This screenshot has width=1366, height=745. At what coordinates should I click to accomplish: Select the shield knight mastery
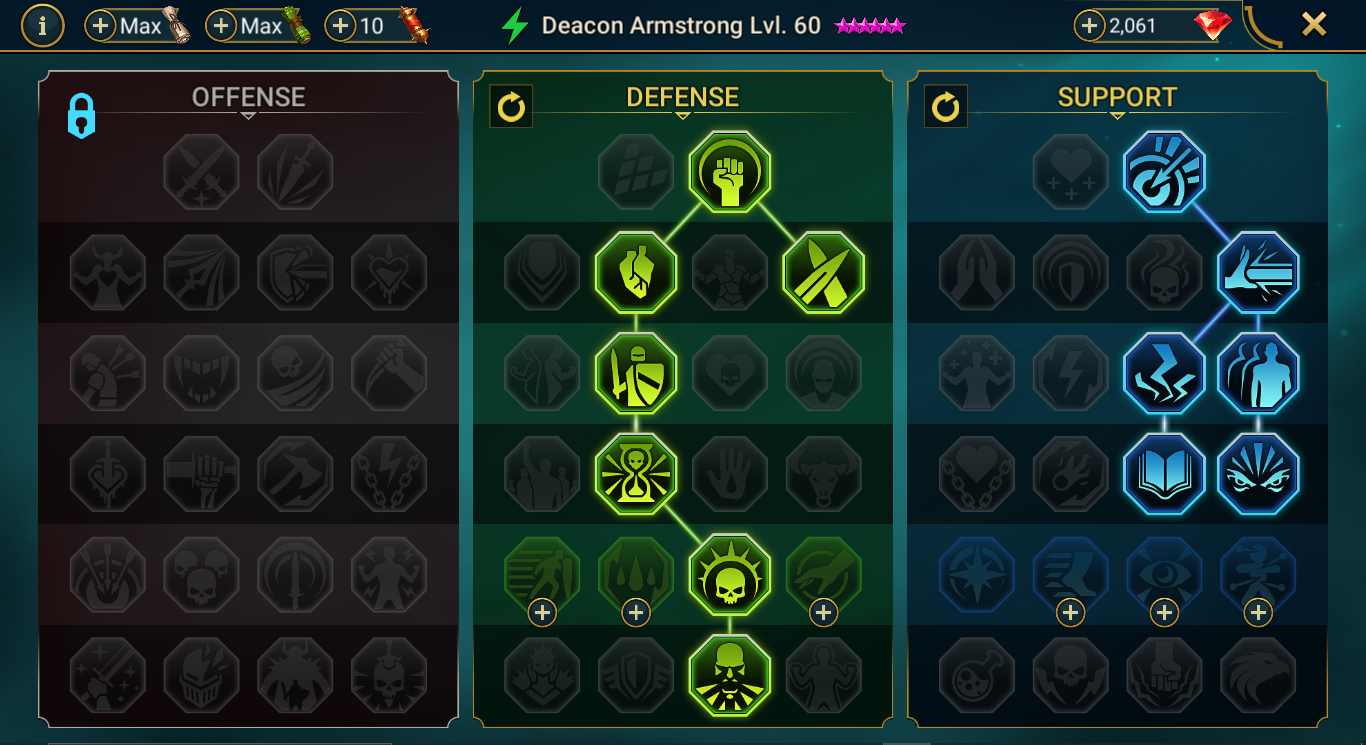[x=636, y=372]
